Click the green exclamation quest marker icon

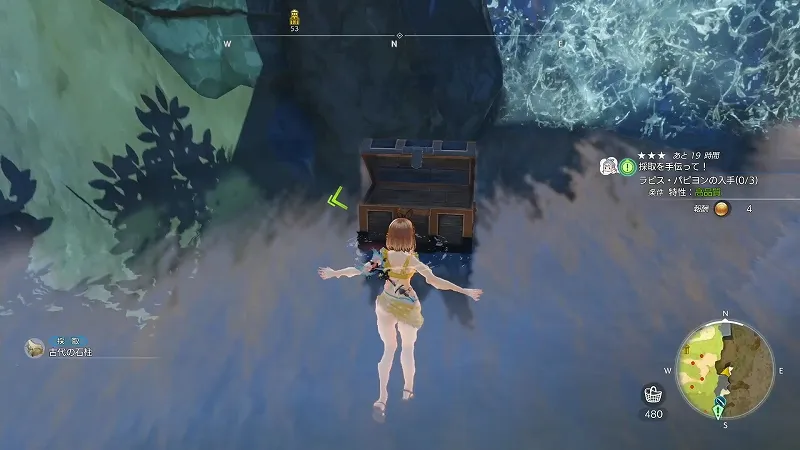[x=628, y=166]
